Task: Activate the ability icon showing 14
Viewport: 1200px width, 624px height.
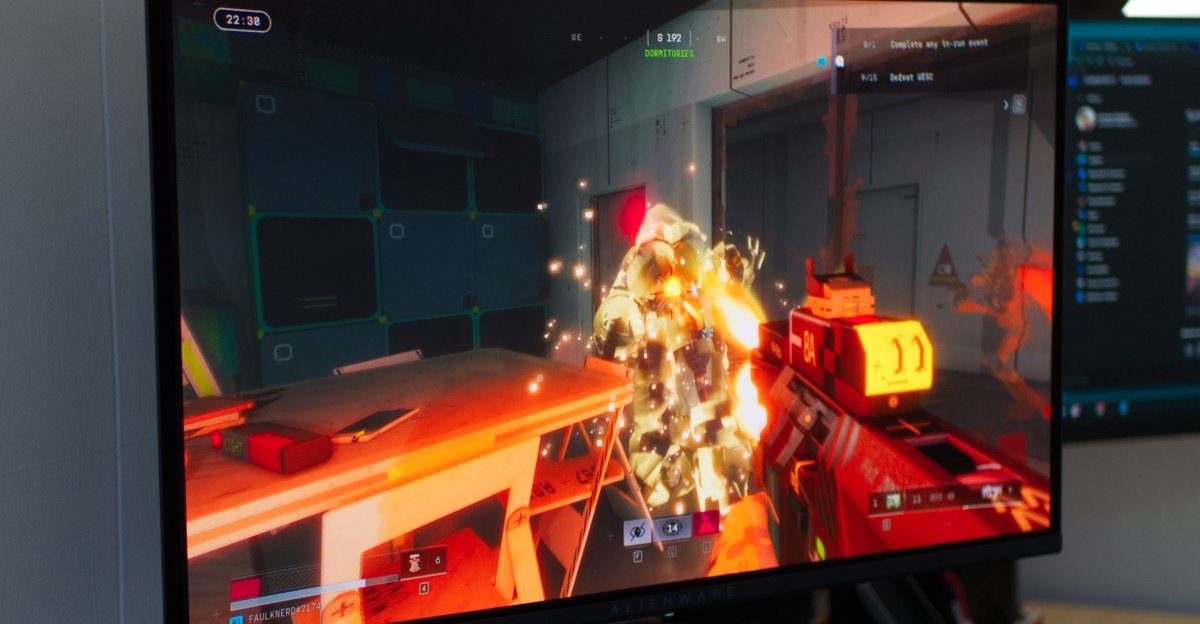Action: [672, 527]
